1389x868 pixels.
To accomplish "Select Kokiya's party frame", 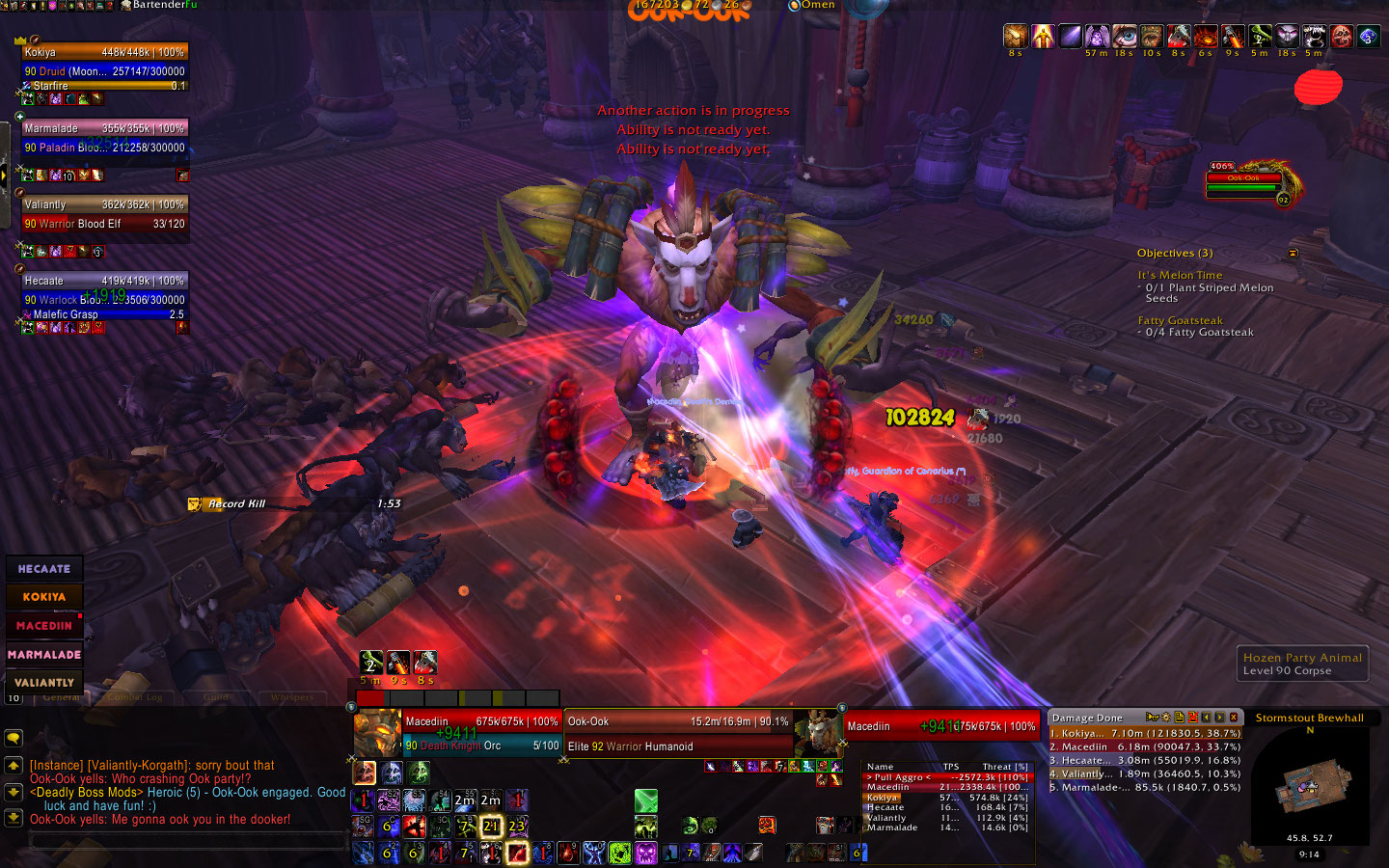I will (104, 62).
